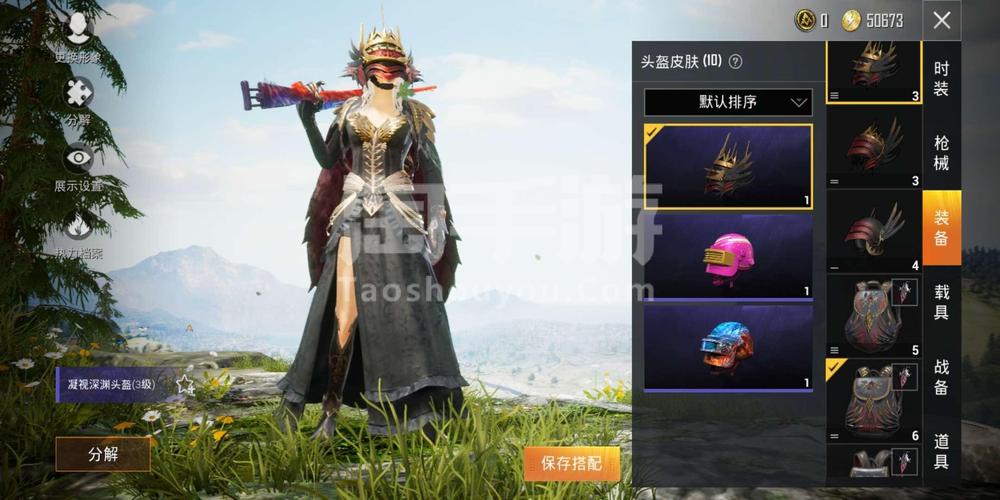The image size is (1000, 500).
Task: Go to the 载具 (vehicles) tab
Action: pyautogui.click(x=941, y=303)
